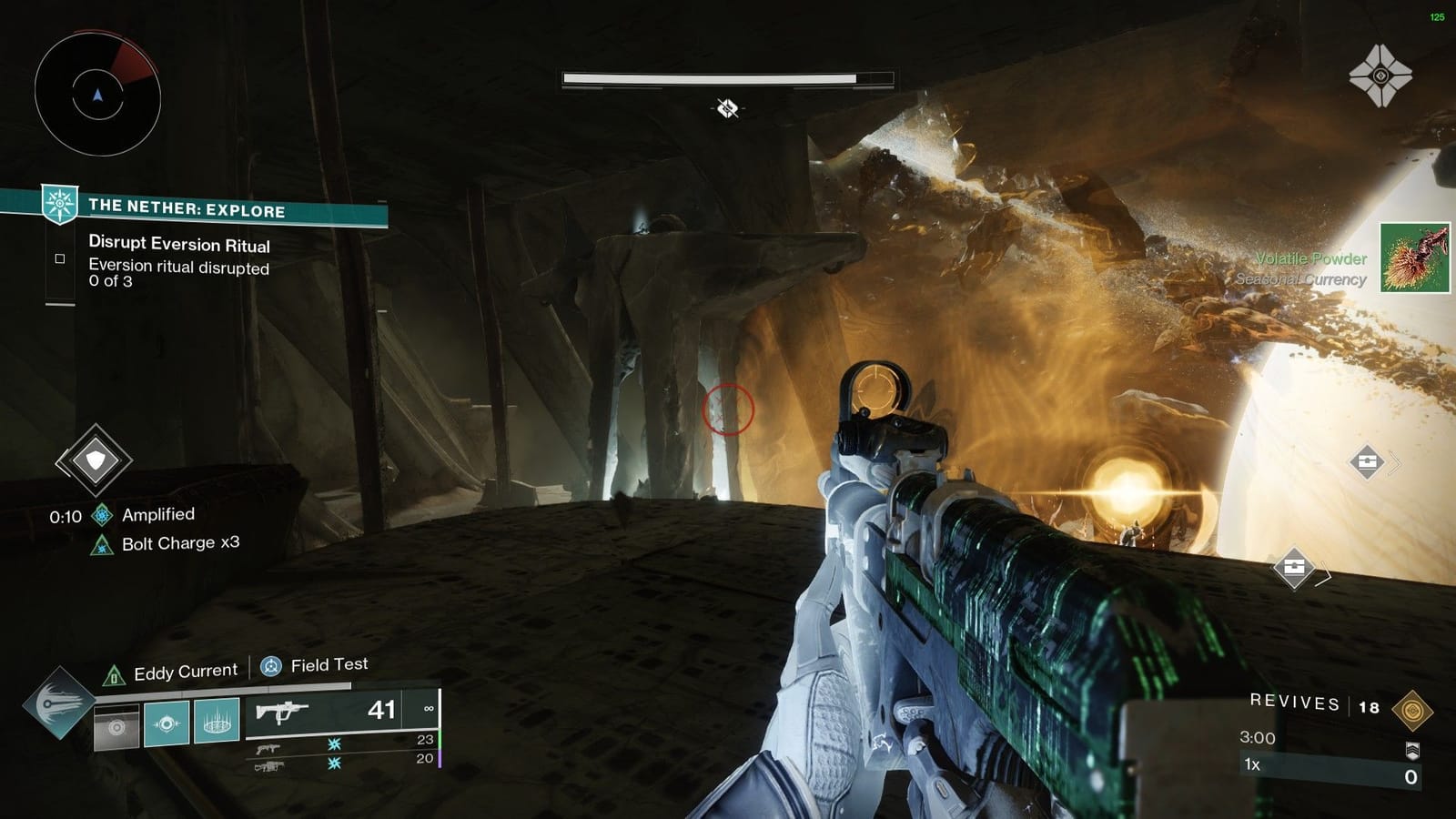Click the Volatile Powder currency thumbnail
Screen dimensions: 1456x819
tap(1413, 258)
